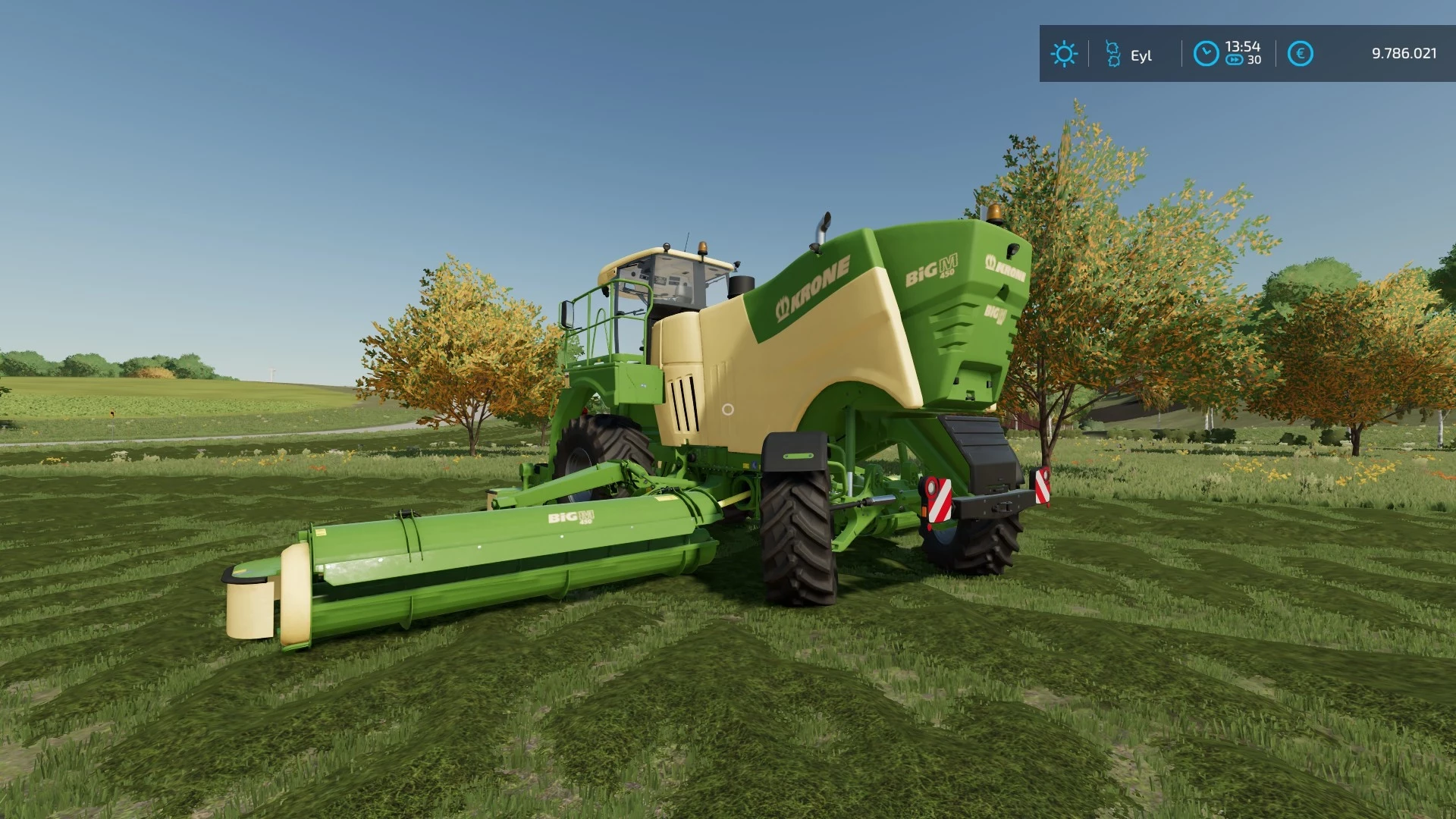Click the BiG M decal on the side mower
Image resolution: width=1456 pixels, height=819 pixels.
(x=570, y=518)
